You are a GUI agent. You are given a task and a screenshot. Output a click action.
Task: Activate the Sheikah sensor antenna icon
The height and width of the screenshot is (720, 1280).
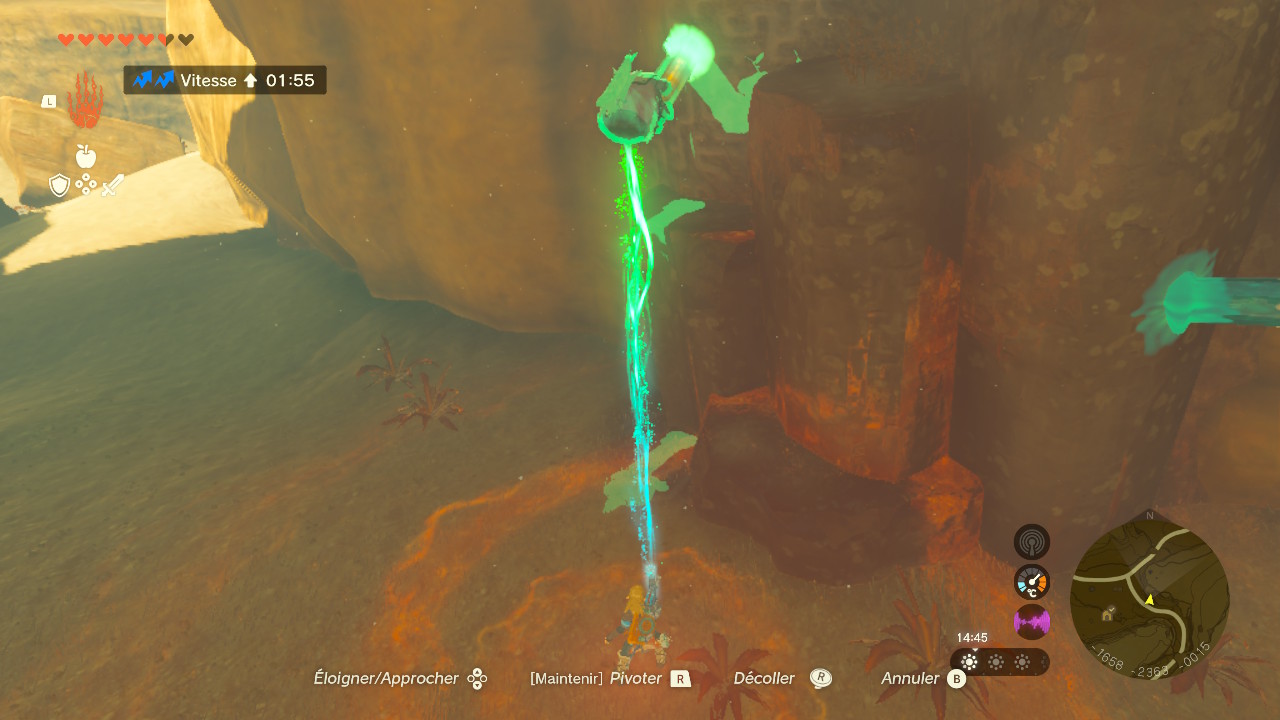(1031, 542)
